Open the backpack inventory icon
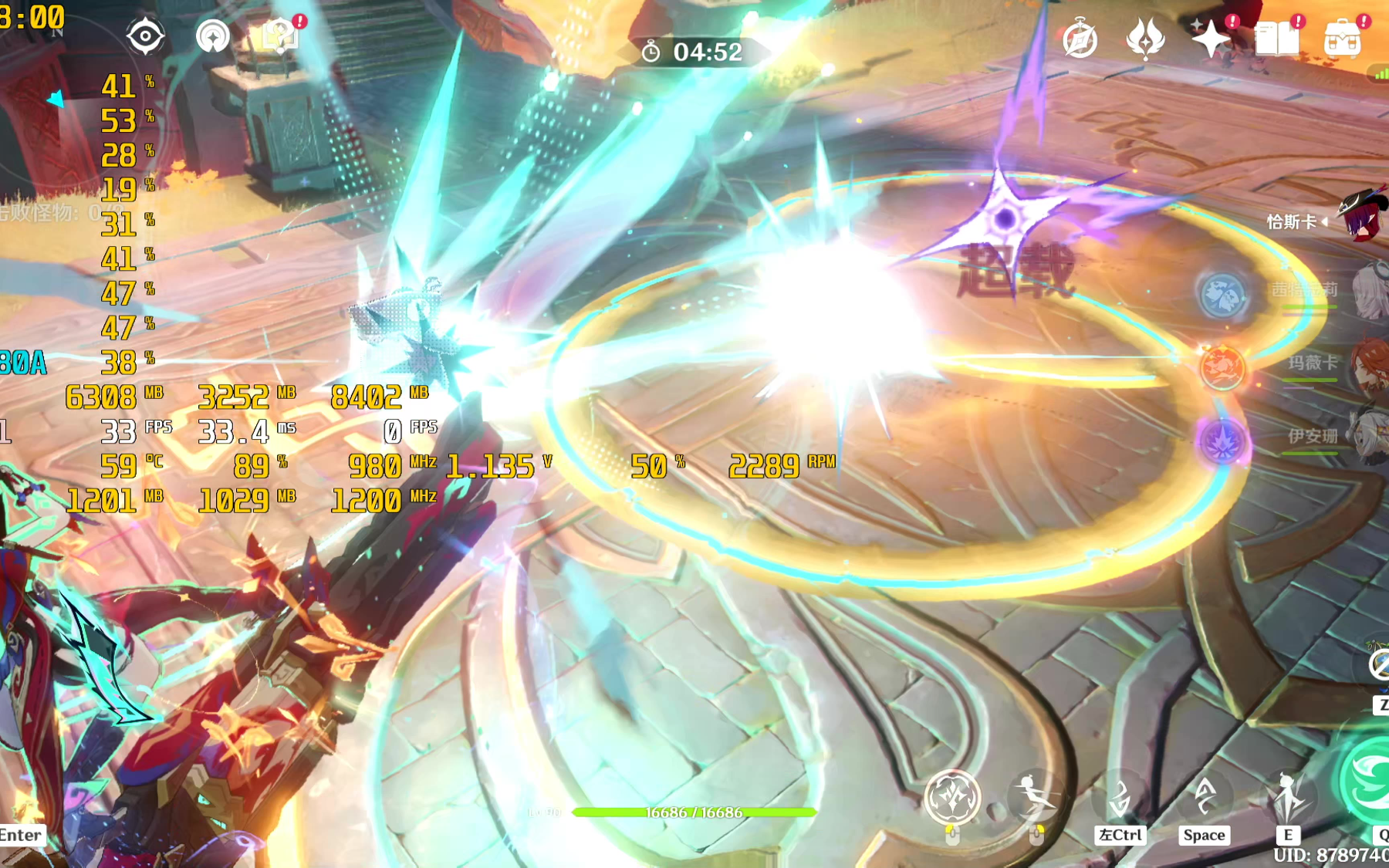This screenshot has width=1389, height=868. (1342, 38)
